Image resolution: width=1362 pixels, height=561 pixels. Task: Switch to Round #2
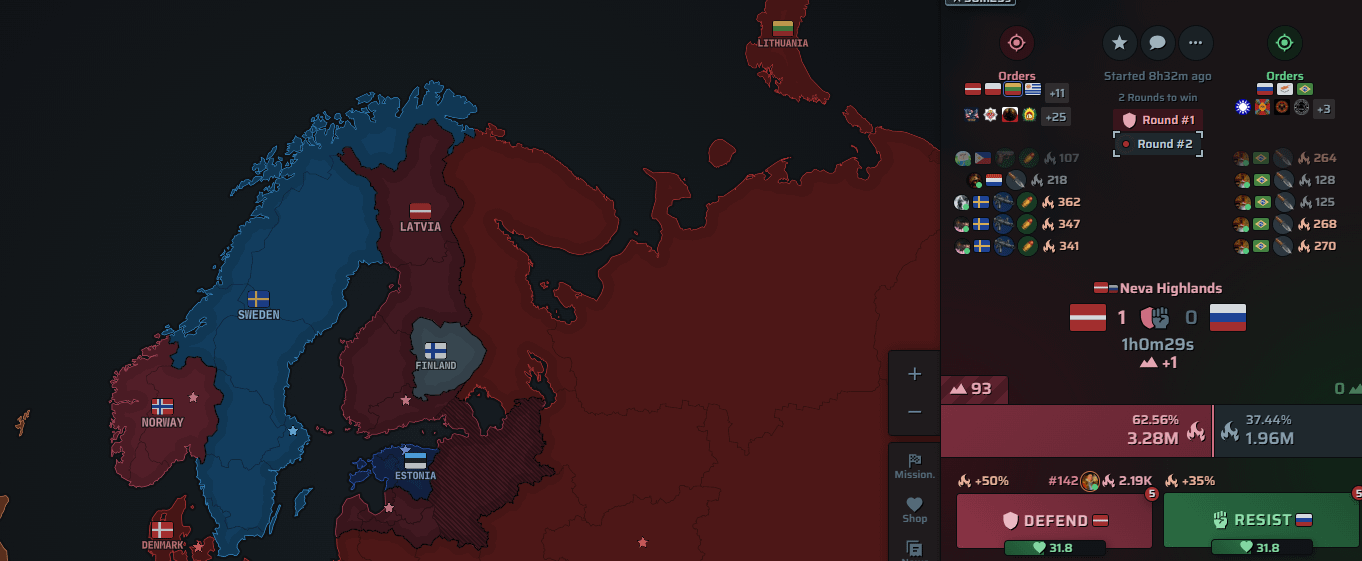(1158, 144)
